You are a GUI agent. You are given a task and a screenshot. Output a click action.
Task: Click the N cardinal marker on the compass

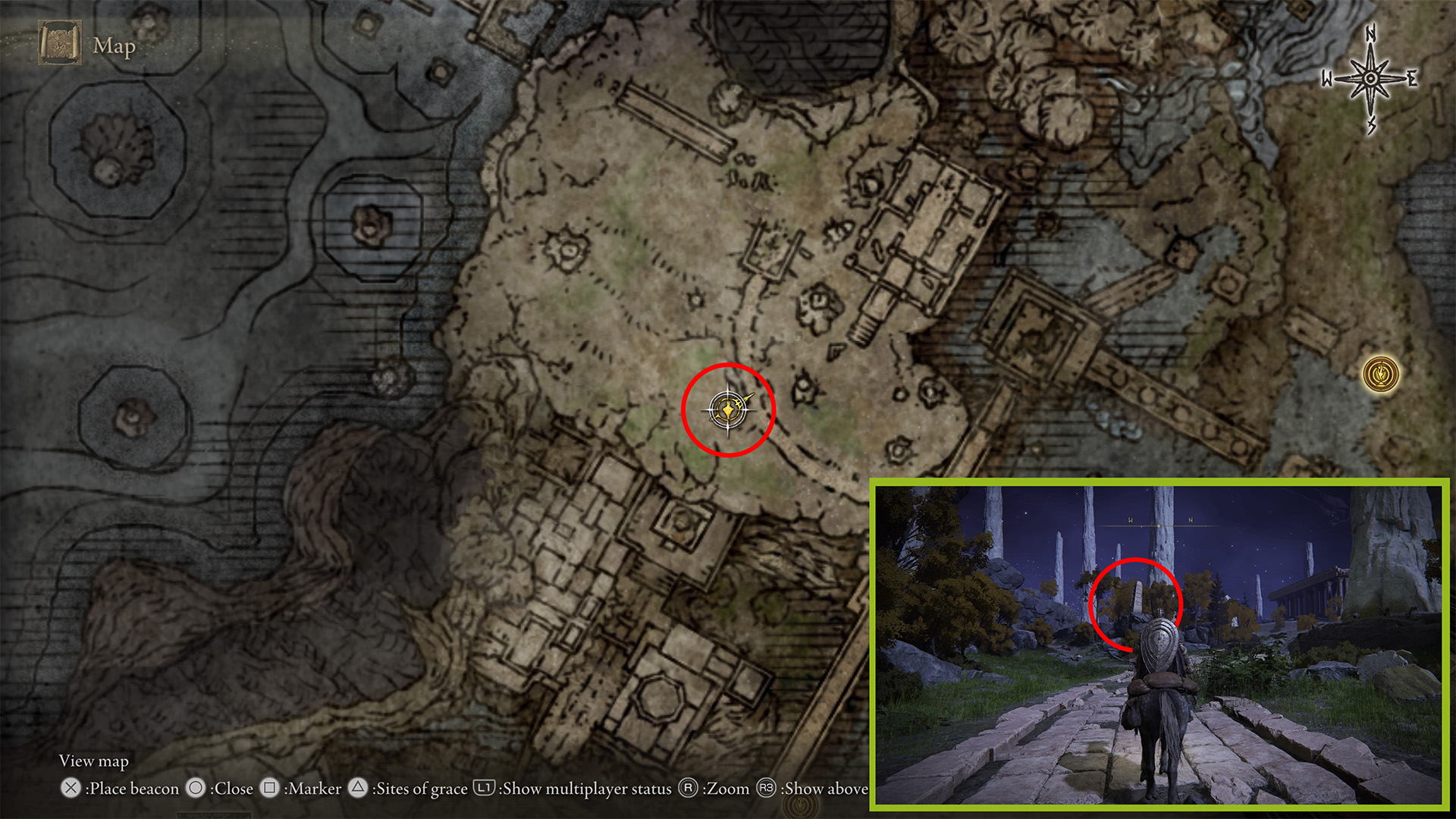1370,36
